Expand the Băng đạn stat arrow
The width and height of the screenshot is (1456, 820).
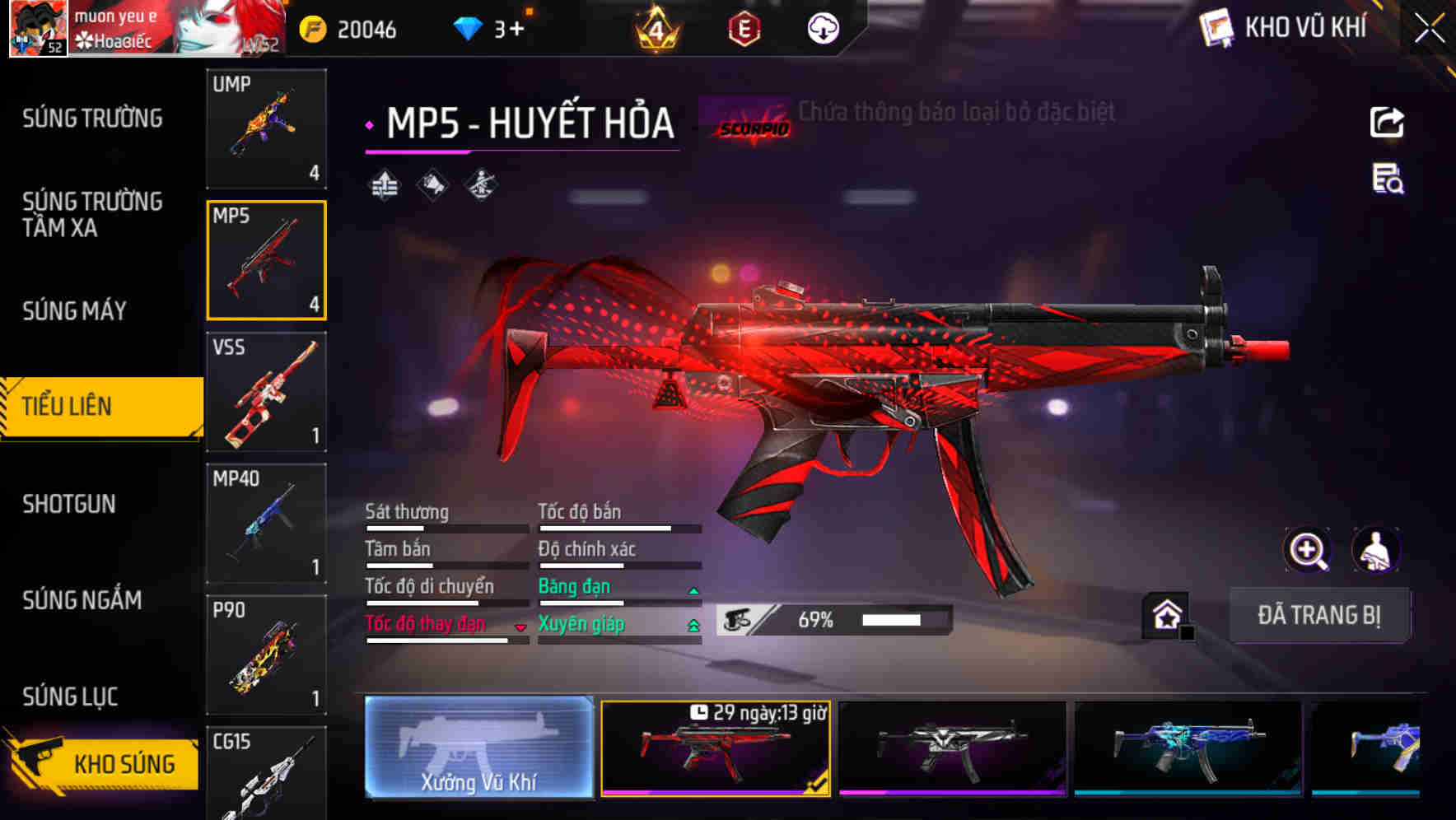(x=693, y=589)
